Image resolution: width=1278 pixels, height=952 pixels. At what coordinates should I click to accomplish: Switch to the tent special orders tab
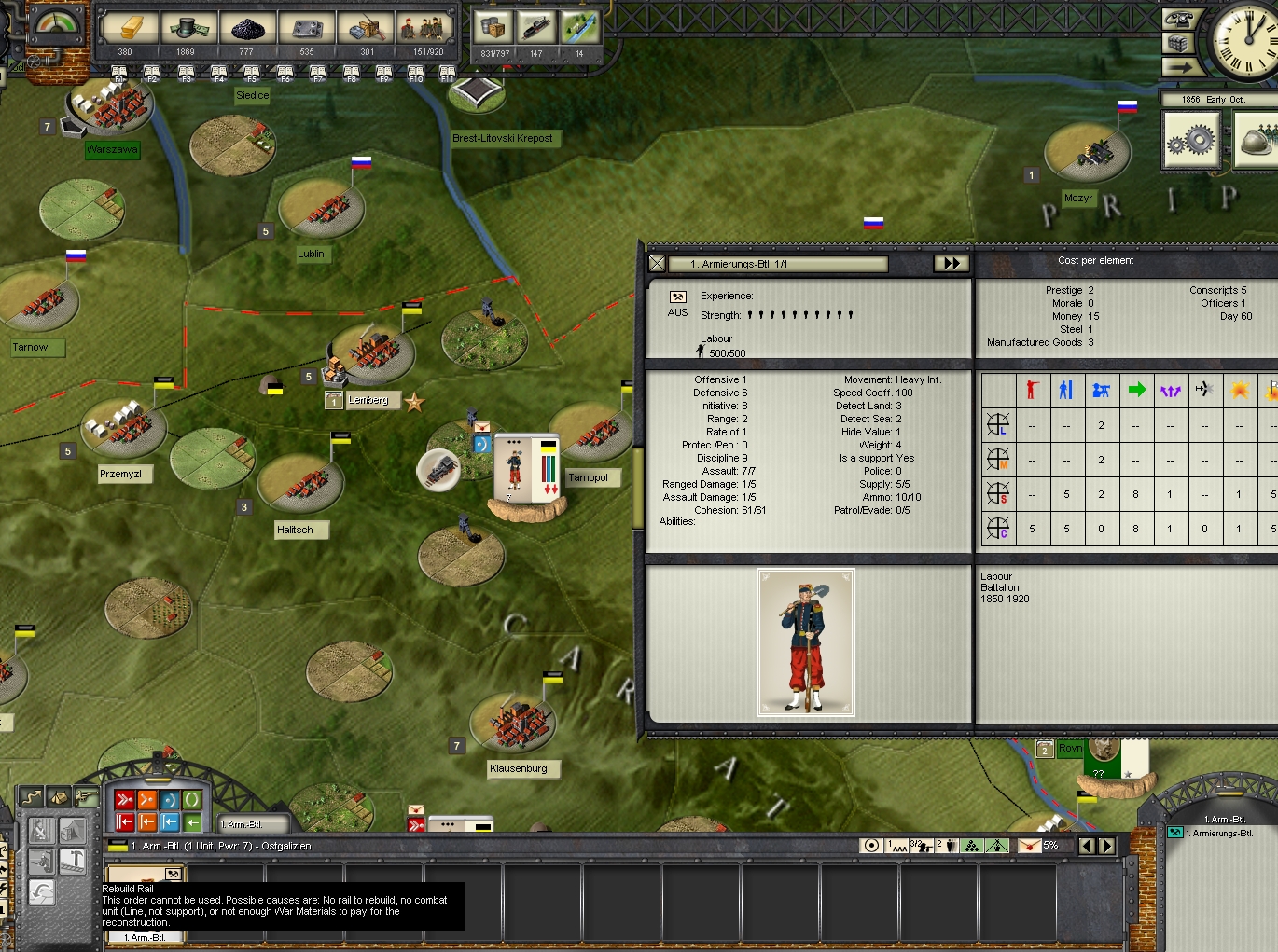58,797
